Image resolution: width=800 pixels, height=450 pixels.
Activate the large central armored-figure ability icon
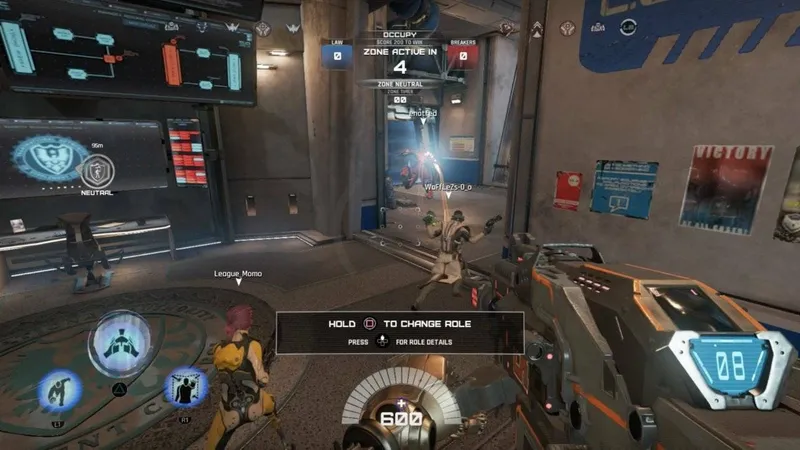coord(120,344)
